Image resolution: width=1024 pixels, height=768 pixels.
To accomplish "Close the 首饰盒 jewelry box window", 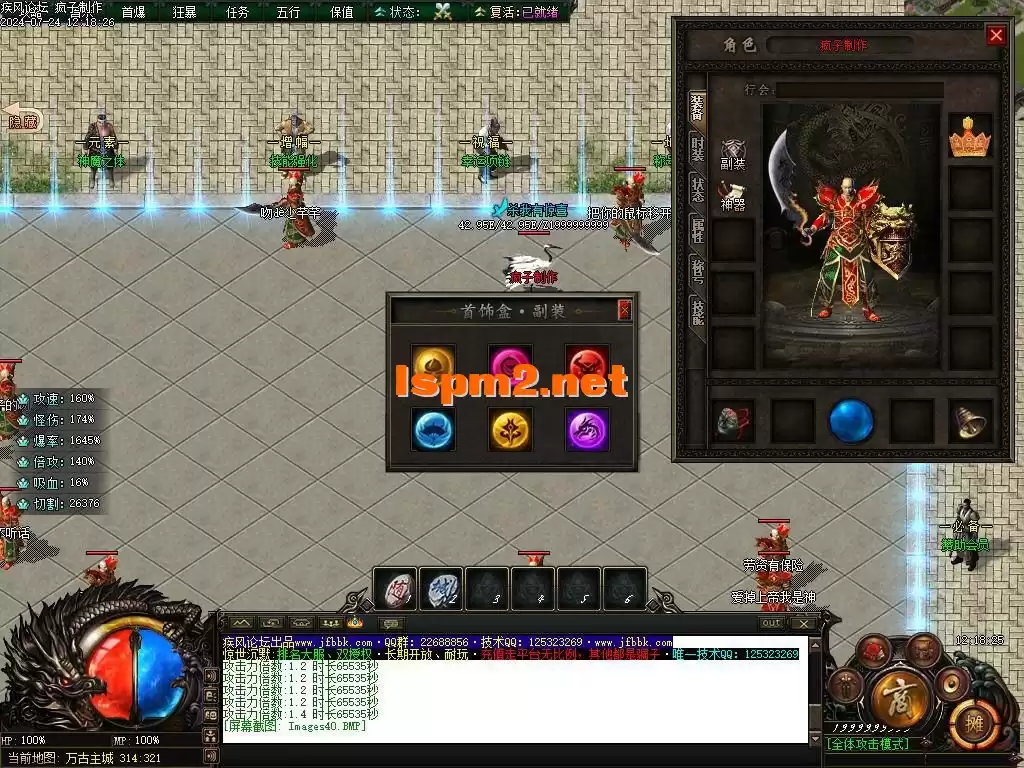I will pos(624,310).
